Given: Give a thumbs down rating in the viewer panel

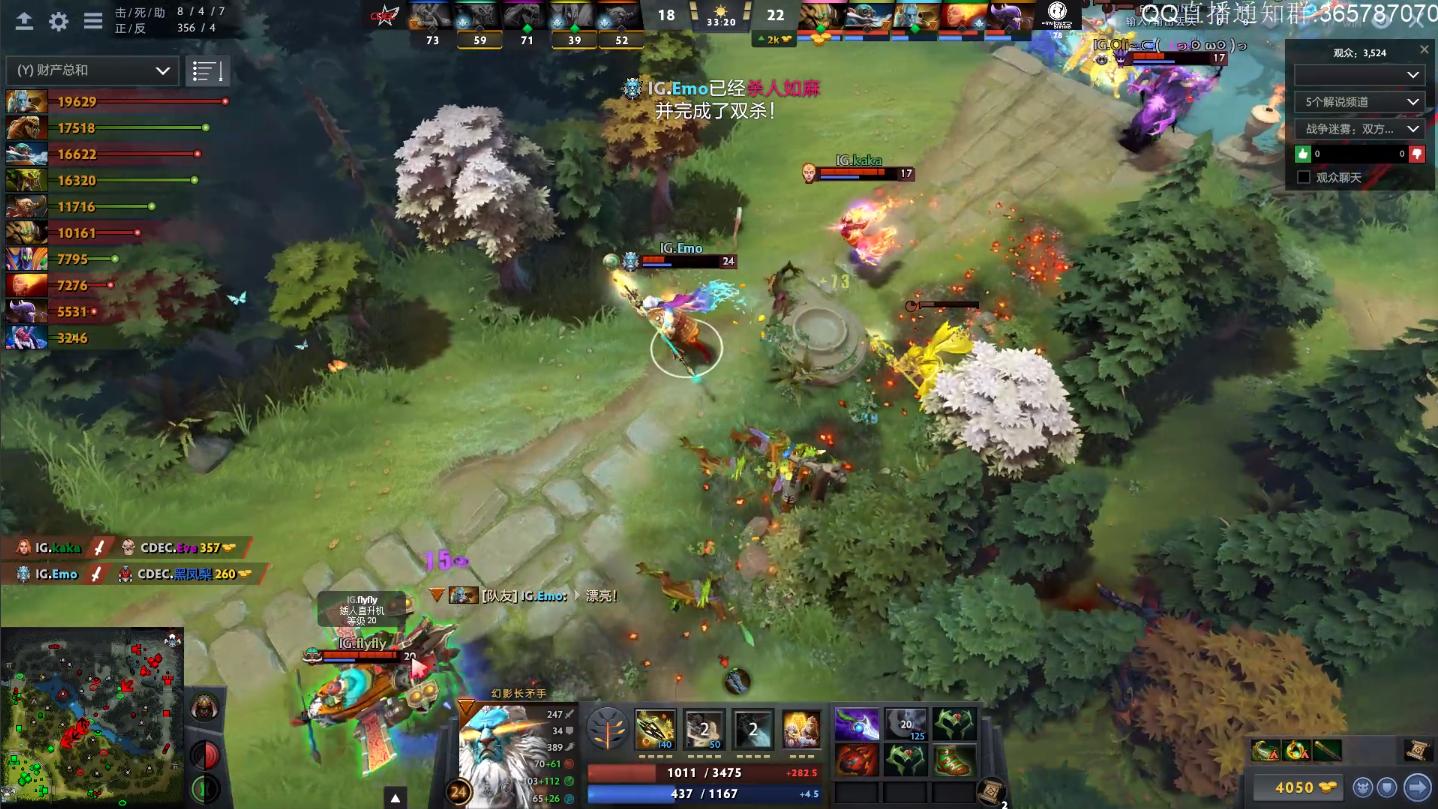Looking at the screenshot, I should click(1416, 154).
